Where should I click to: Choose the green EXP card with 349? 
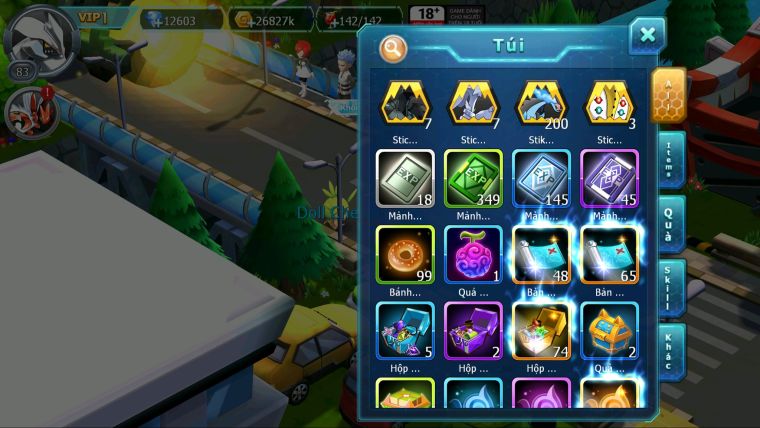473,178
